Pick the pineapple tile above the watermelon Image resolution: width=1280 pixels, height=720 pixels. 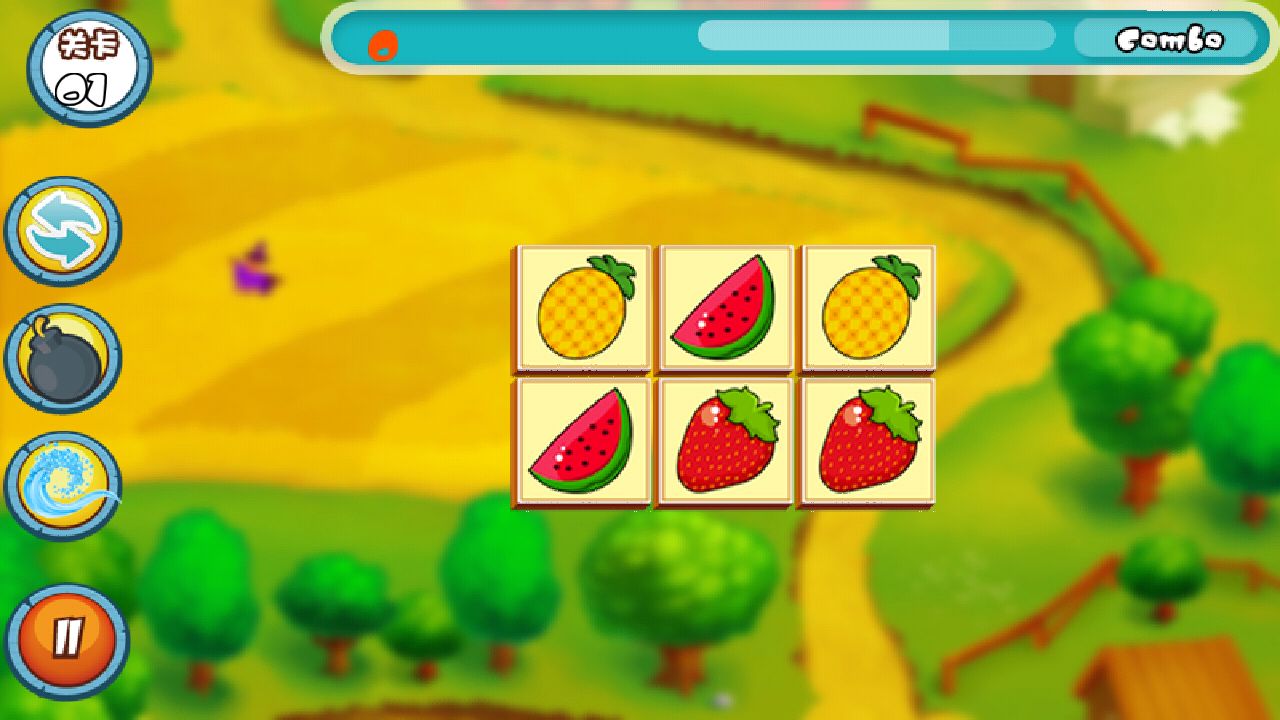(583, 308)
